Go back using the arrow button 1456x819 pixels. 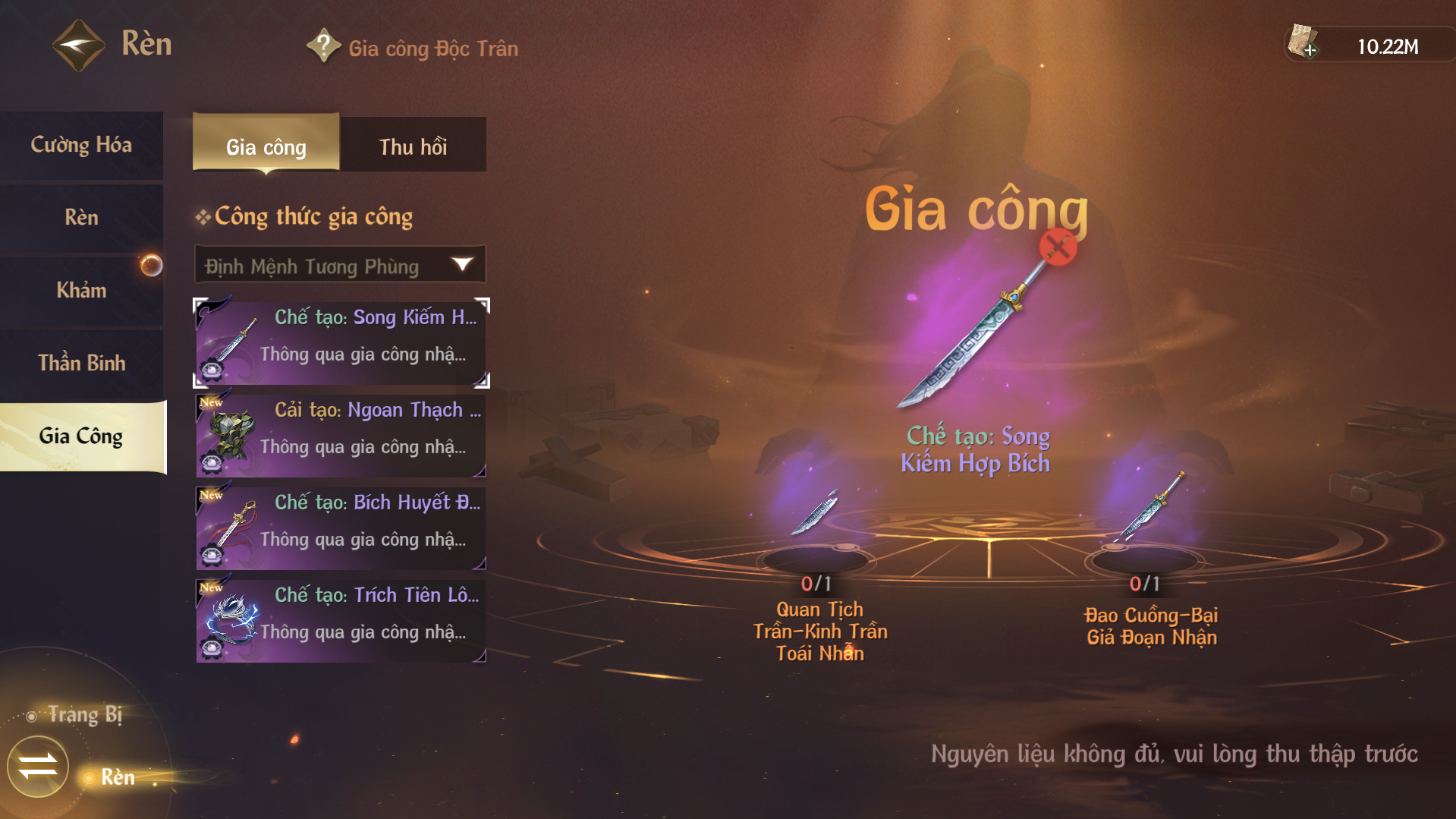(x=78, y=46)
